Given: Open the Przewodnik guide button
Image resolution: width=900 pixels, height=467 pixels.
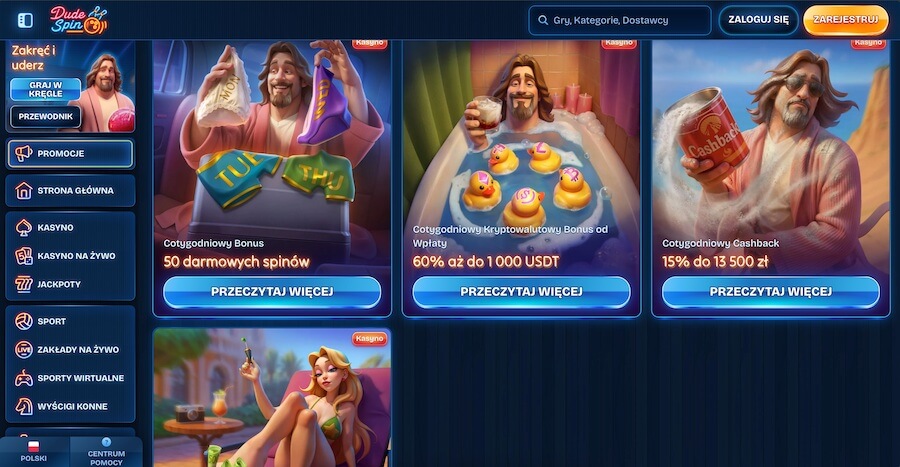Looking at the screenshot, I should click(x=45, y=116).
